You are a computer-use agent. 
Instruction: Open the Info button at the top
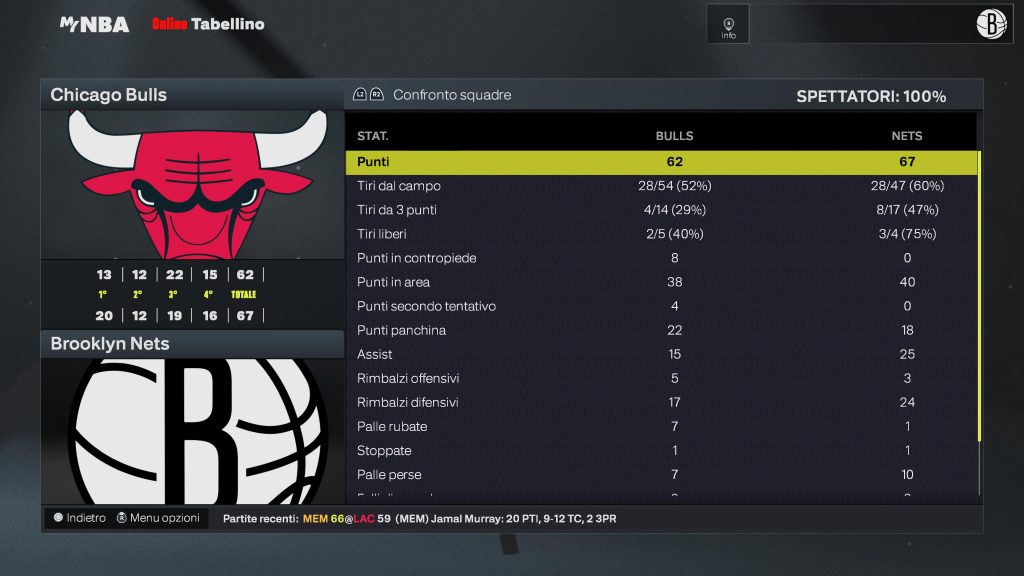[728, 25]
